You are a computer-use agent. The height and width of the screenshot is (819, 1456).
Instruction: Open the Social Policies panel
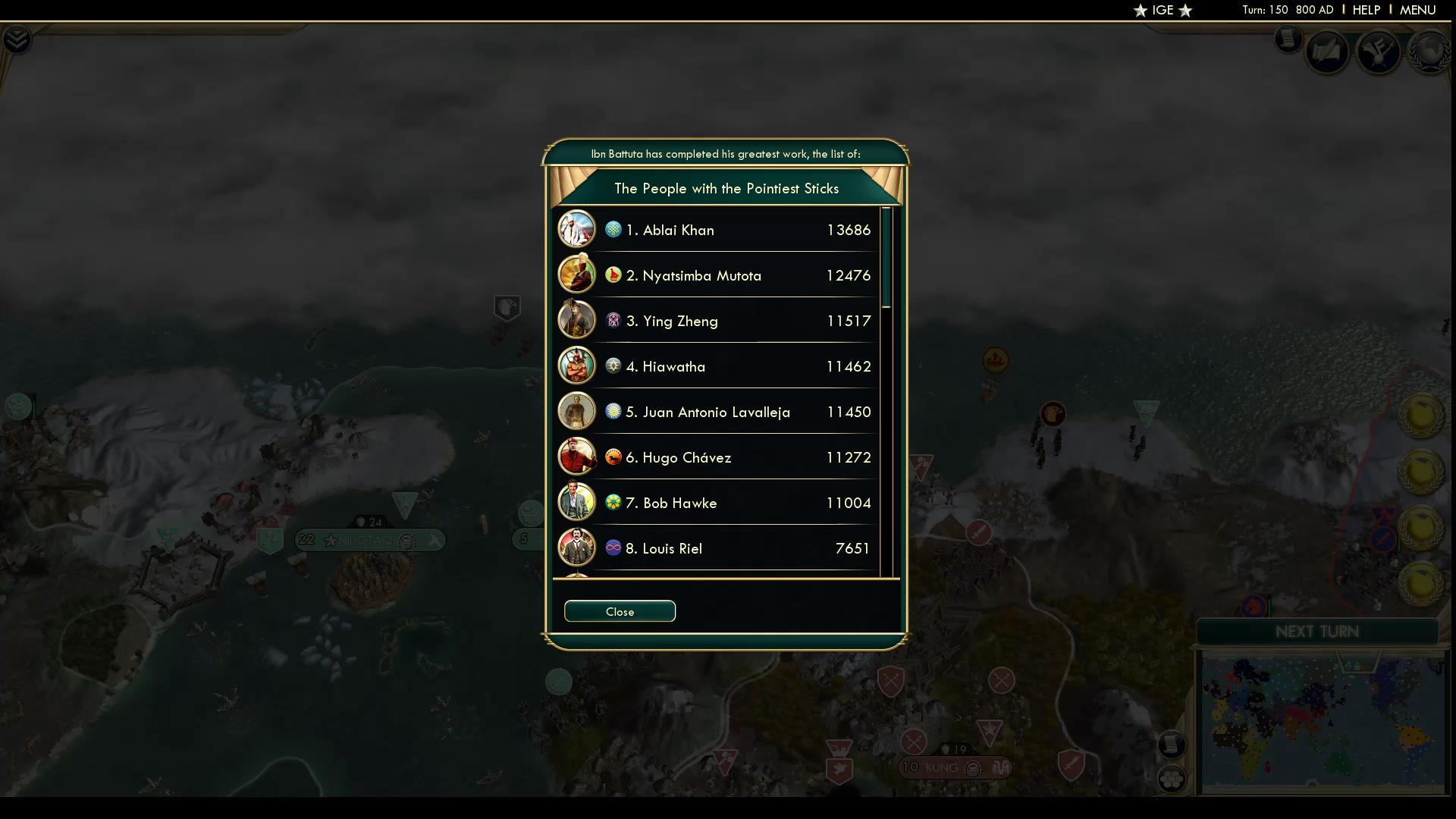[1329, 52]
